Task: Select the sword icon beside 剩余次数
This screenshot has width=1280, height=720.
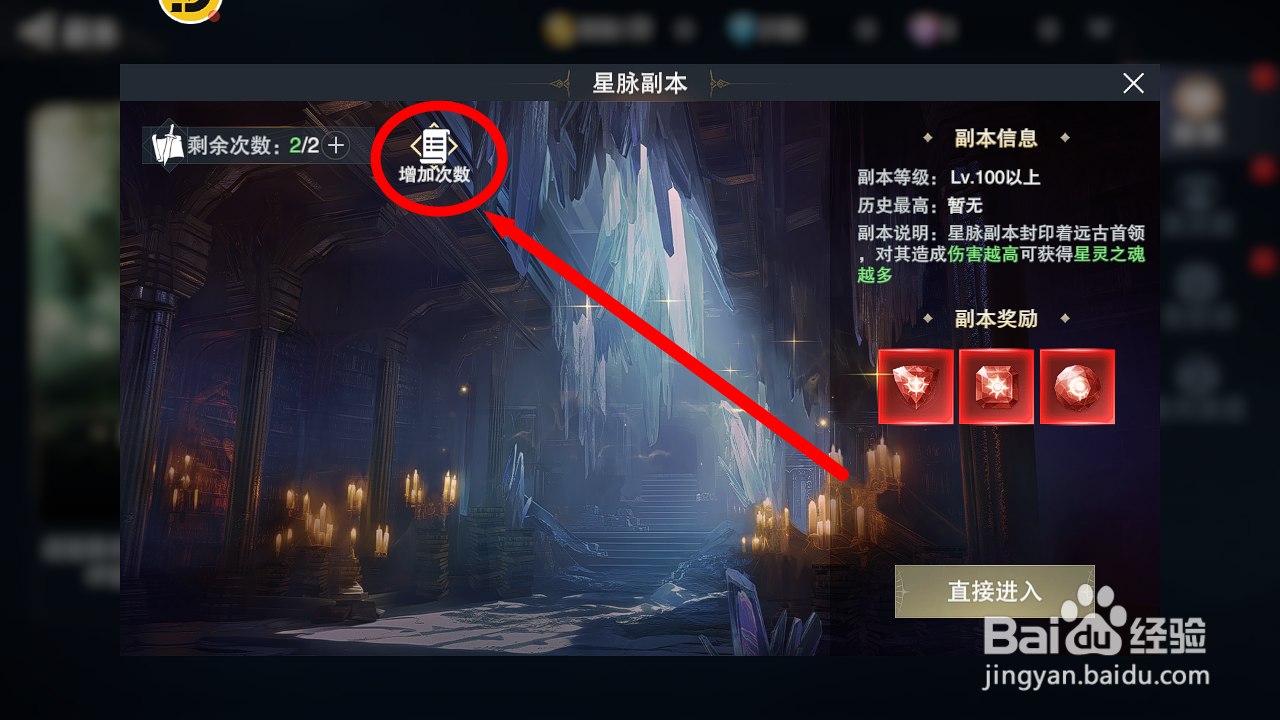Action: [166, 144]
